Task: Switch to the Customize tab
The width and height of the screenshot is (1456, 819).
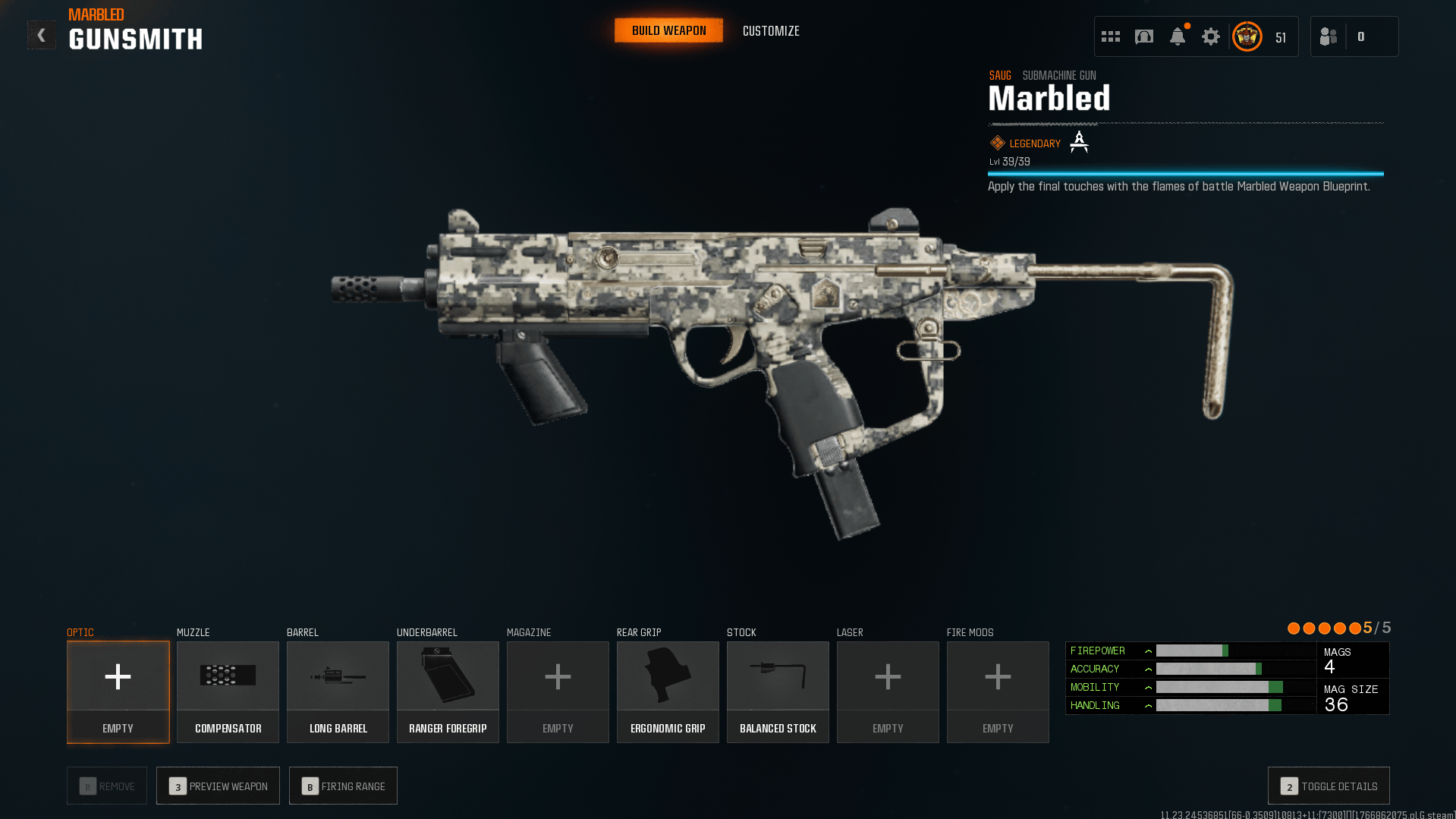Action: point(770,31)
